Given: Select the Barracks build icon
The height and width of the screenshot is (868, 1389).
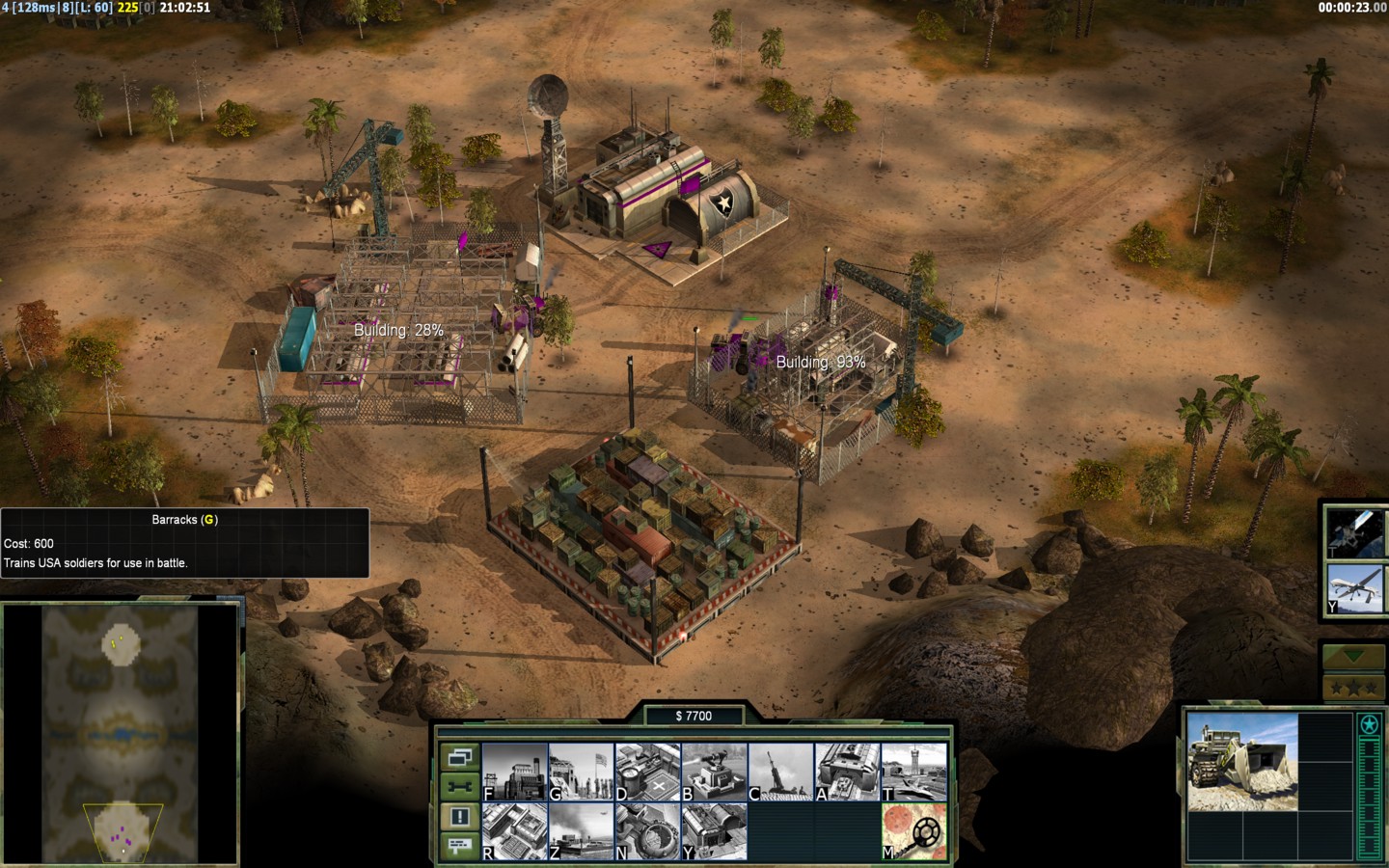Looking at the screenshot, I should [x=582, y=772].
